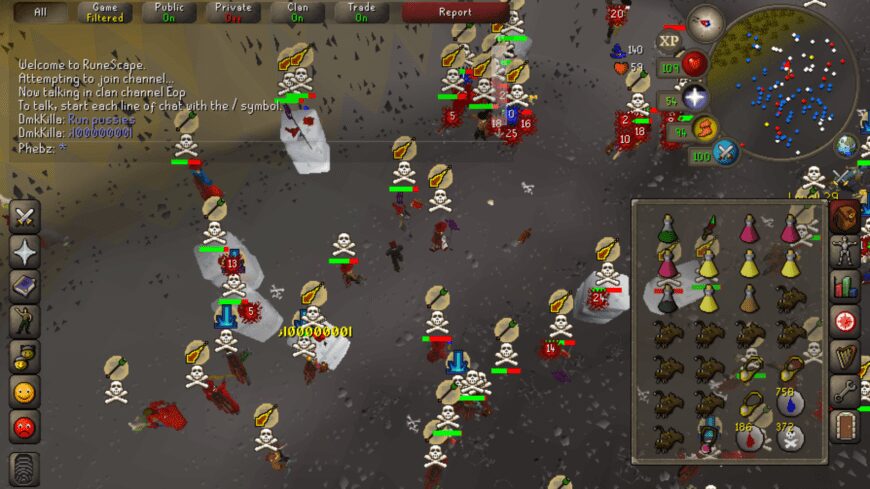This screenshot has height=489, width=870.
Task: Open the worn equipment tab
Action: [846, 249]
